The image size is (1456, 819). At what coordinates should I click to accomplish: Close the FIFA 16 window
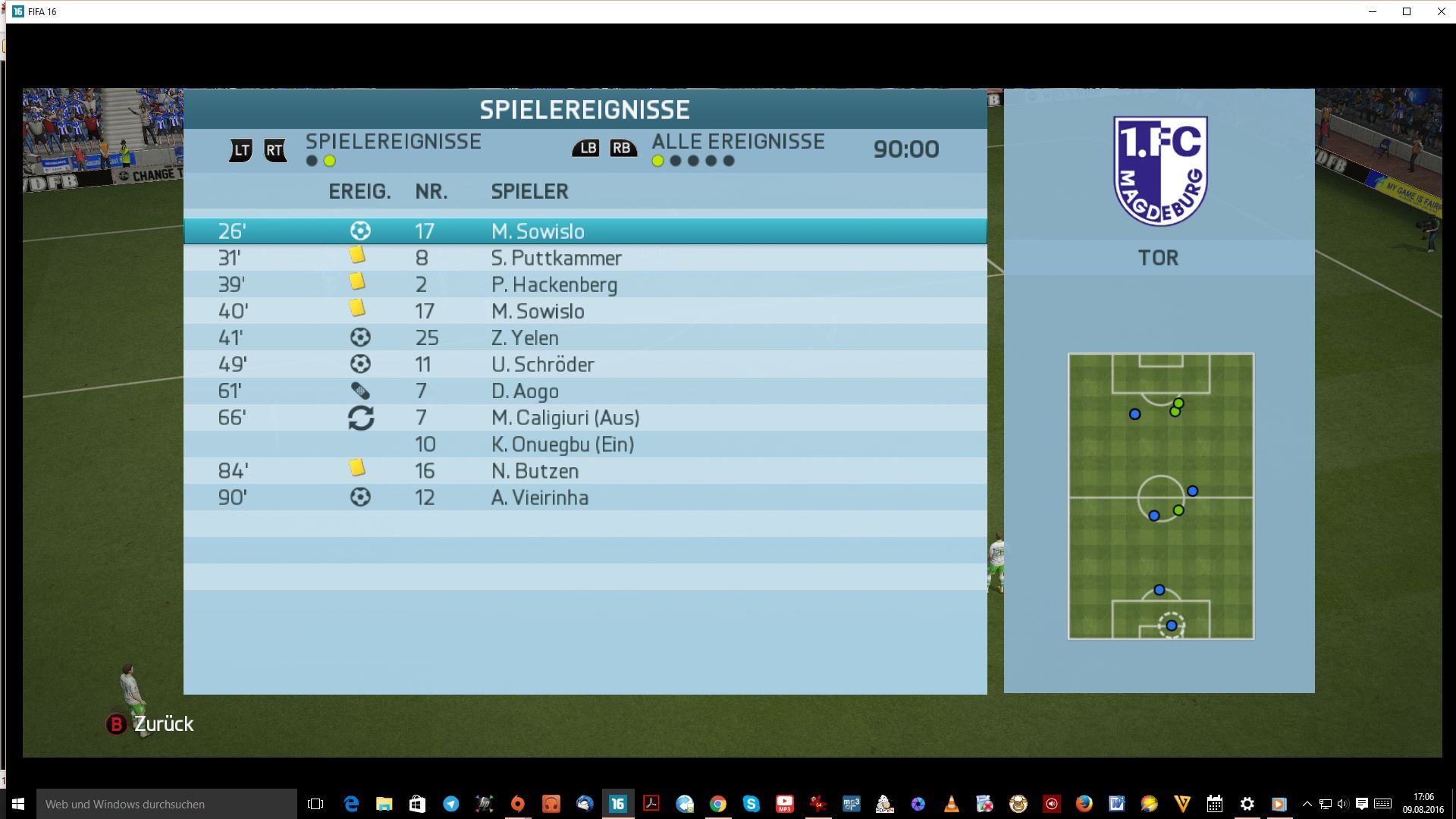(x=1441, y=11)
